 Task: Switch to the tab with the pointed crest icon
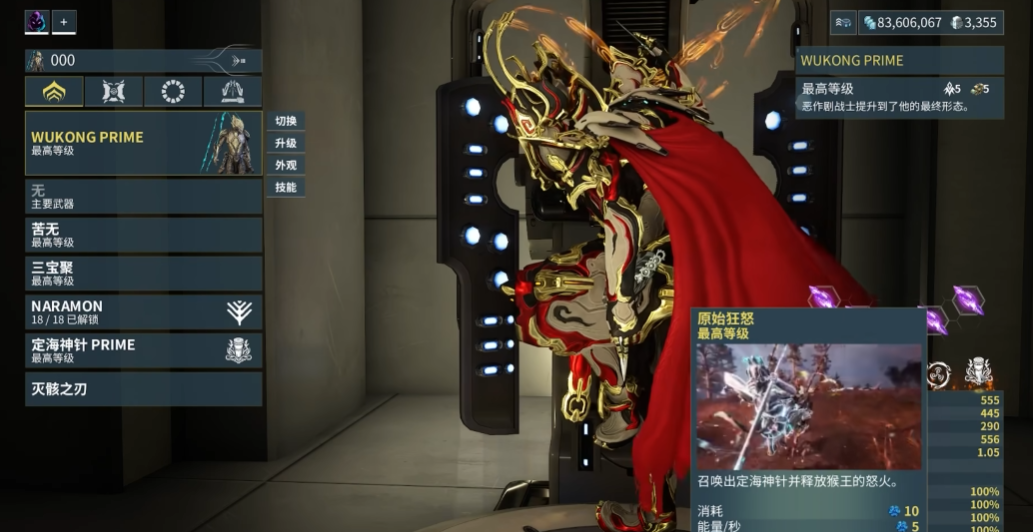[x=232, y=92]
